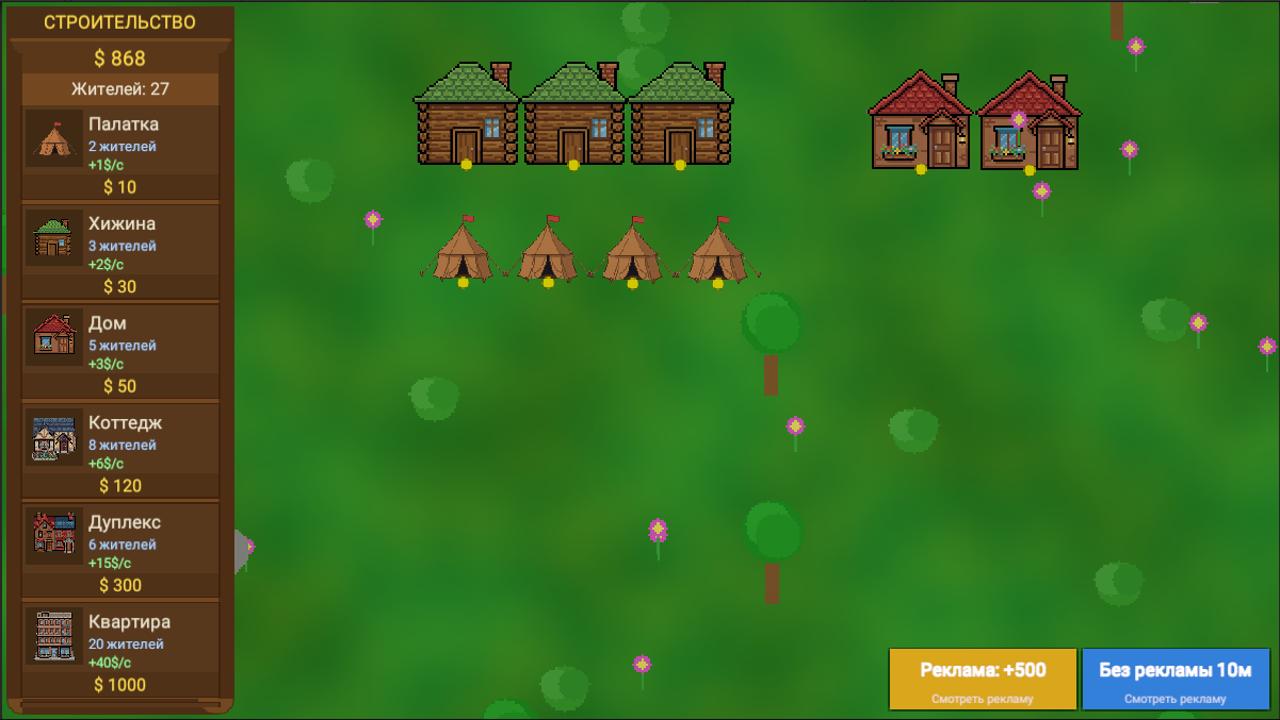Click the $ 868 money display
Viewport: 1280px width, 720px height.
(x=120, y=58)
